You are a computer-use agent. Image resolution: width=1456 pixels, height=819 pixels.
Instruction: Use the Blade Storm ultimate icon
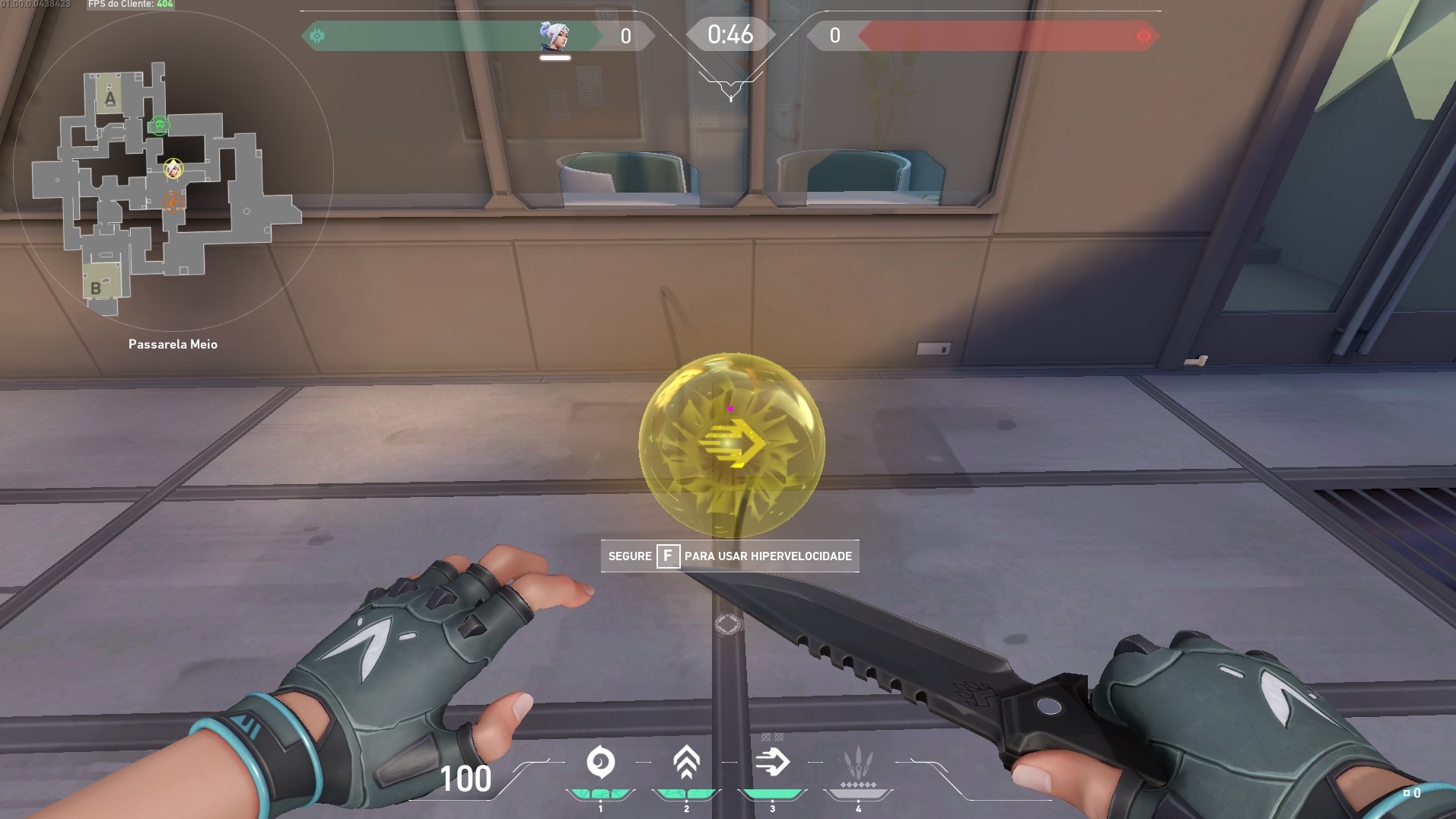point(858,763)
